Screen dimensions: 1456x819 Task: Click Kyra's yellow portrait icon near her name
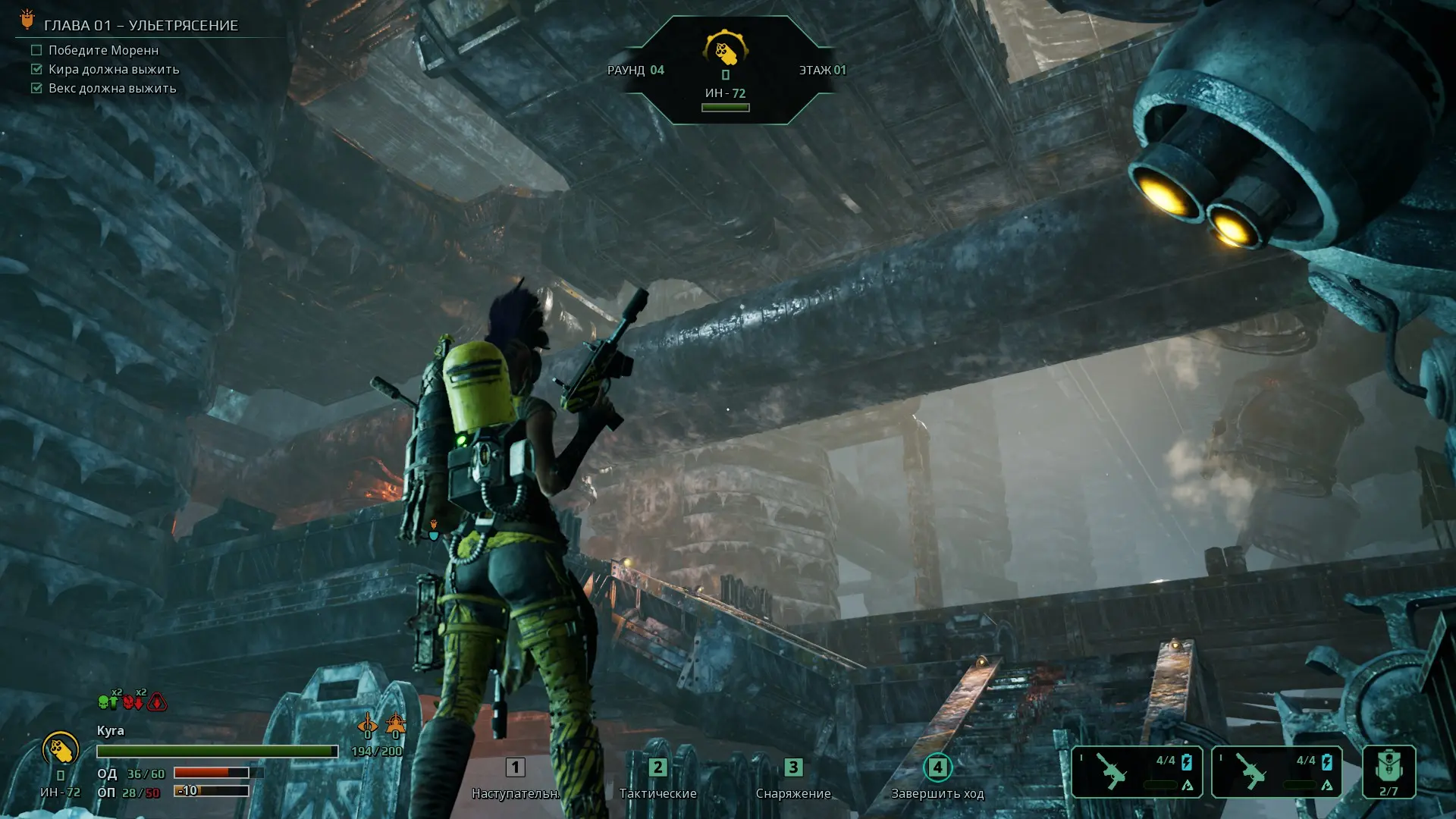(x=61, y=750)
